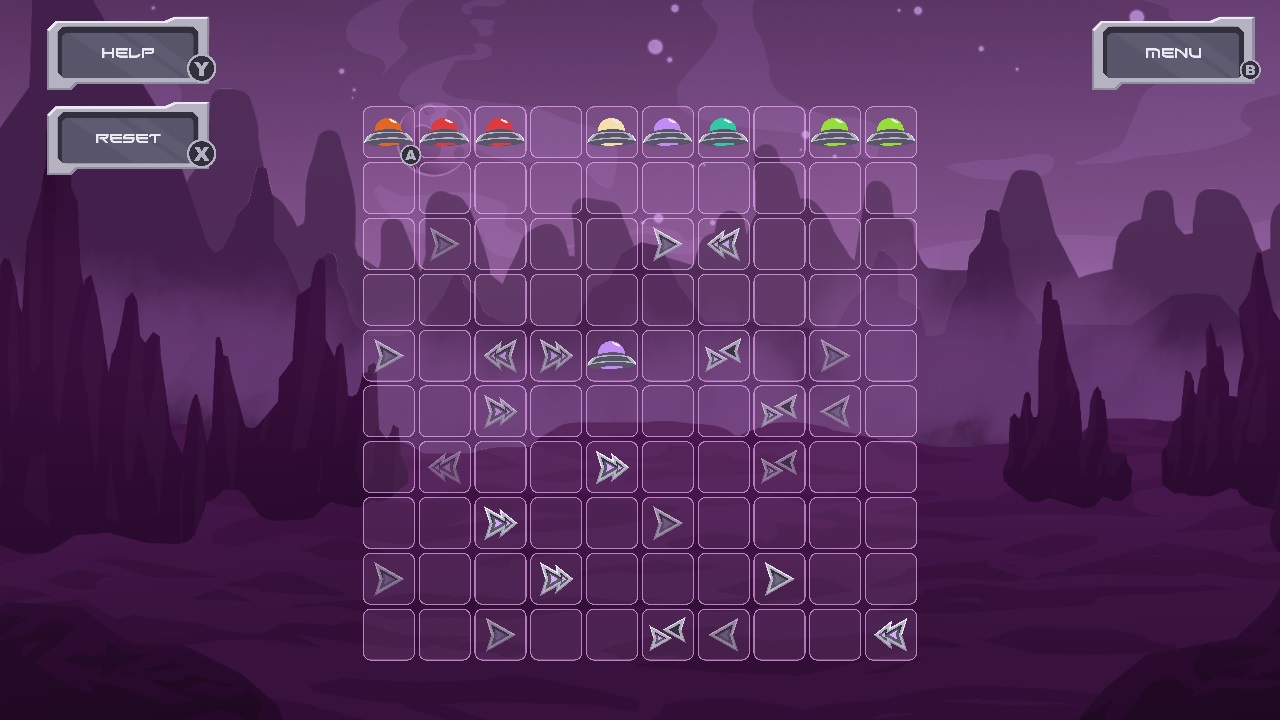Select the first red UFO
This screenshot has width=1280, height=720.
(444, 133)
